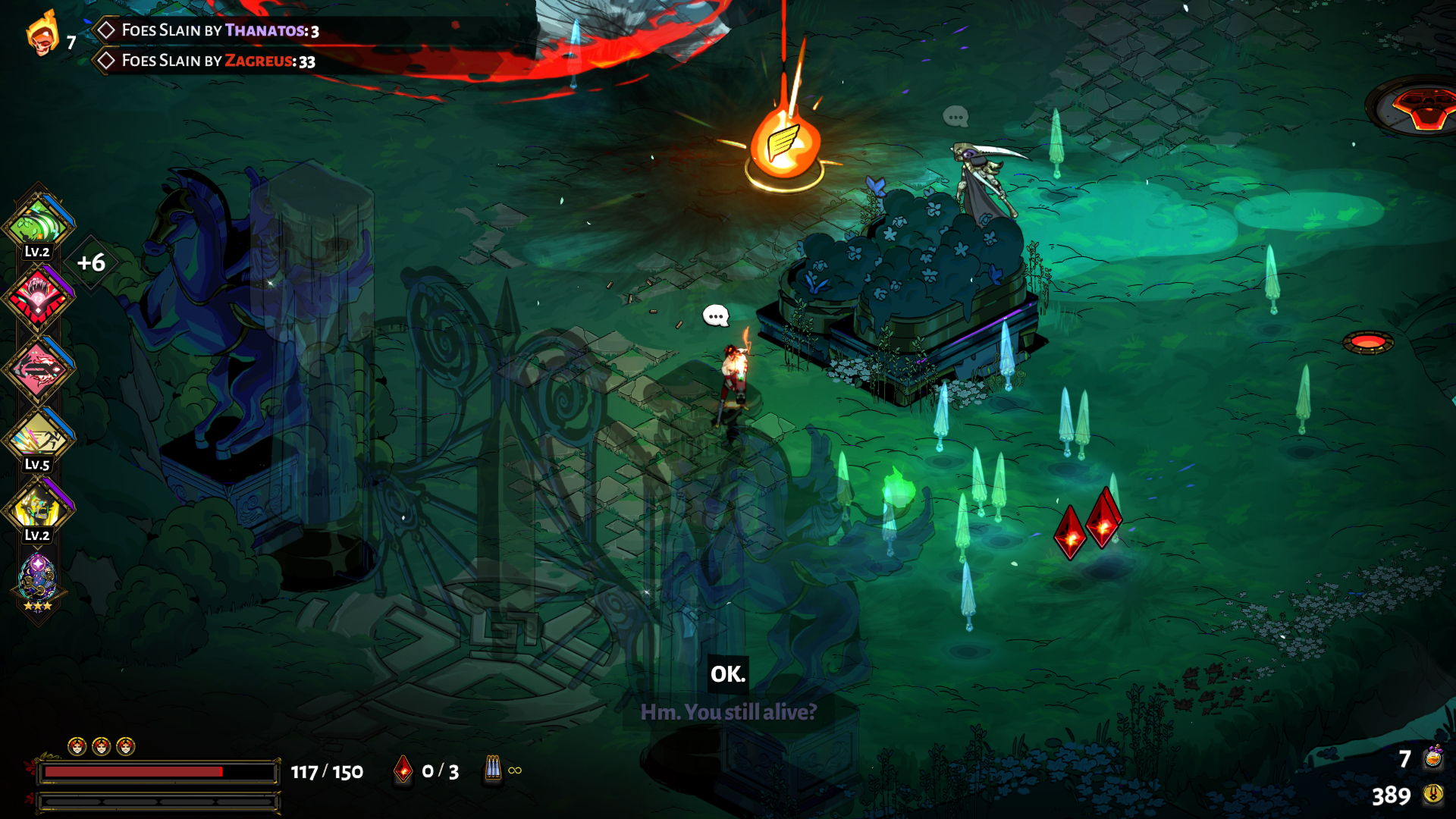Select the golden Lv.2 call boon icon
Image resolution: width=1456 pixels, height=819 pixels.
[38, 507]
